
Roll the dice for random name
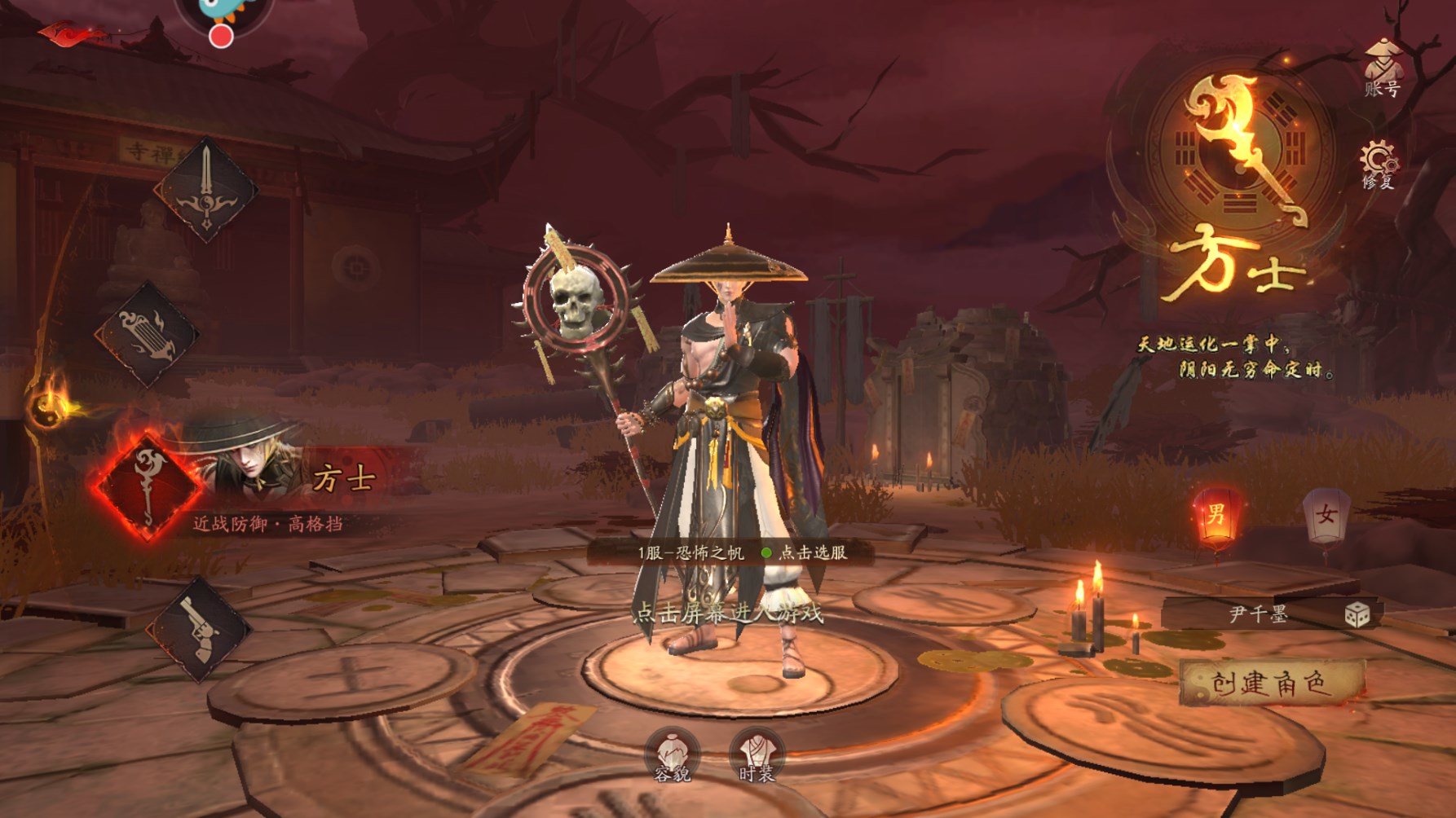coord(1357,614)
